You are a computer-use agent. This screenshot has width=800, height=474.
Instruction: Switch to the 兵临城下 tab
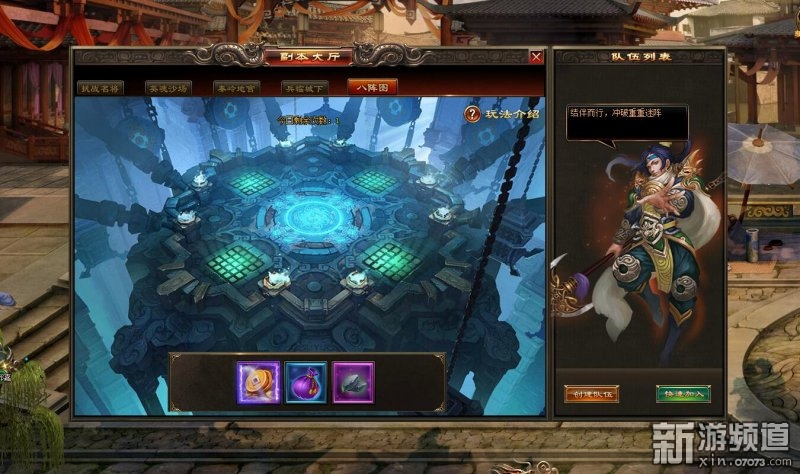point(304,87)
